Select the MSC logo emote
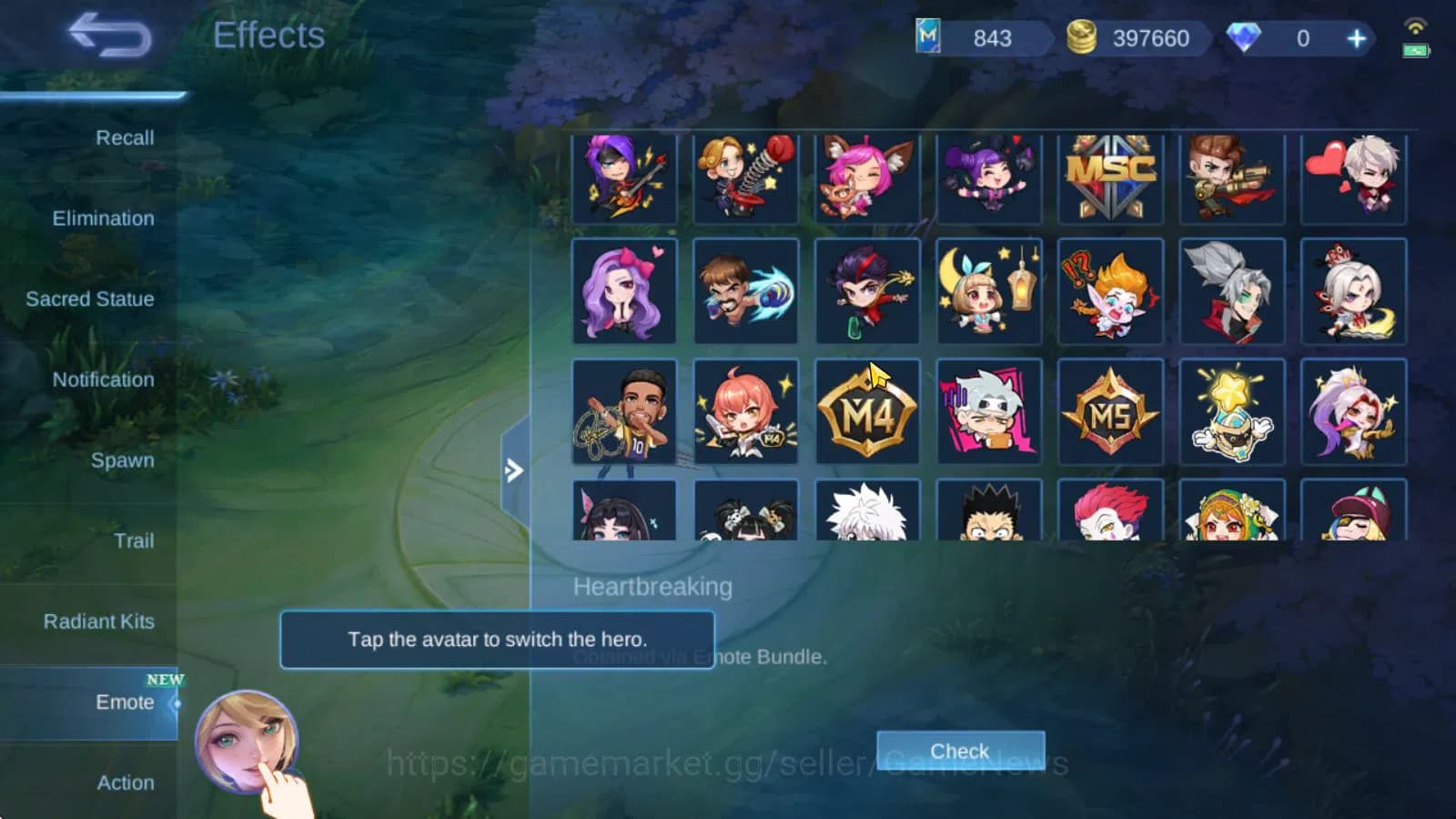This screenshot has height=819, width=1456. (x=1111, y=177)
